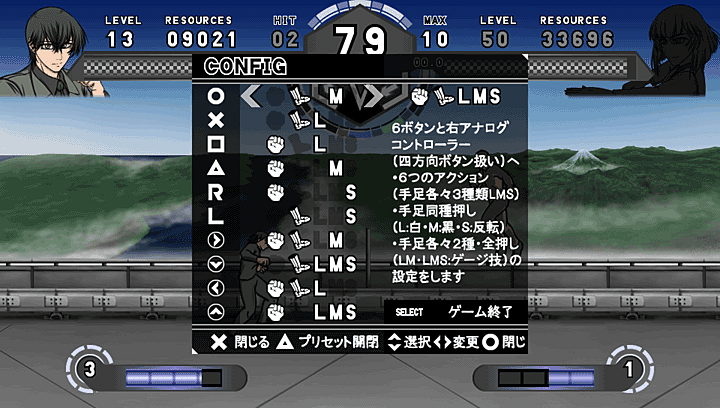Select the L button kick S mapping row
The image size is (720, 408).
click(300, 215)
